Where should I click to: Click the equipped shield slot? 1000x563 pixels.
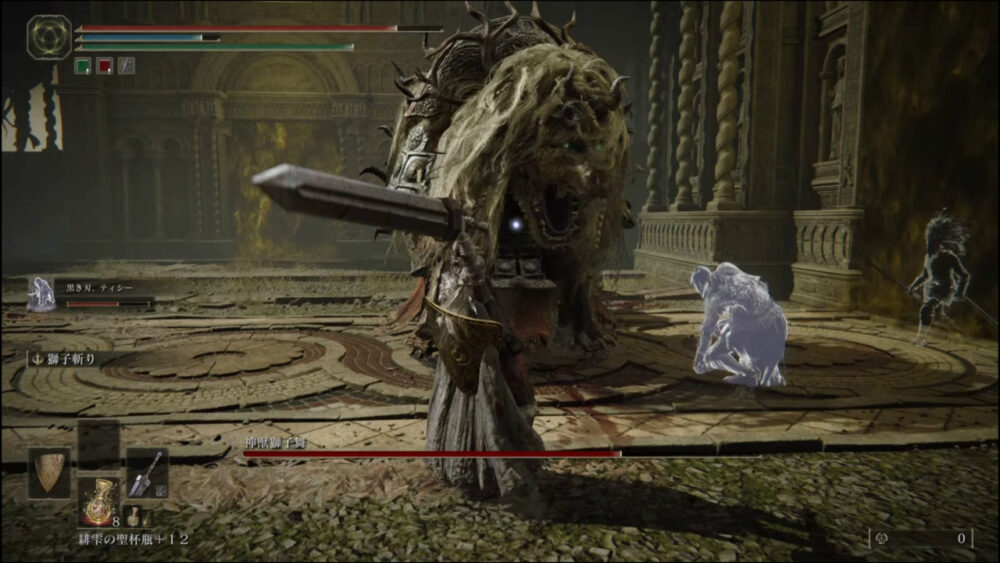tap(49, 473)
